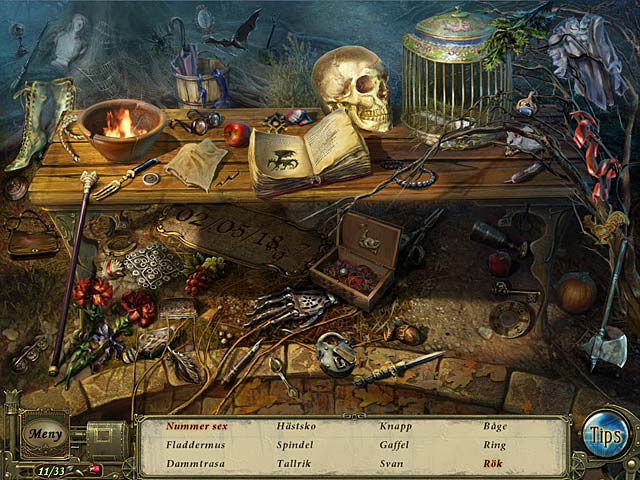Select 'Hästsko' from the item list

point(295,426)
